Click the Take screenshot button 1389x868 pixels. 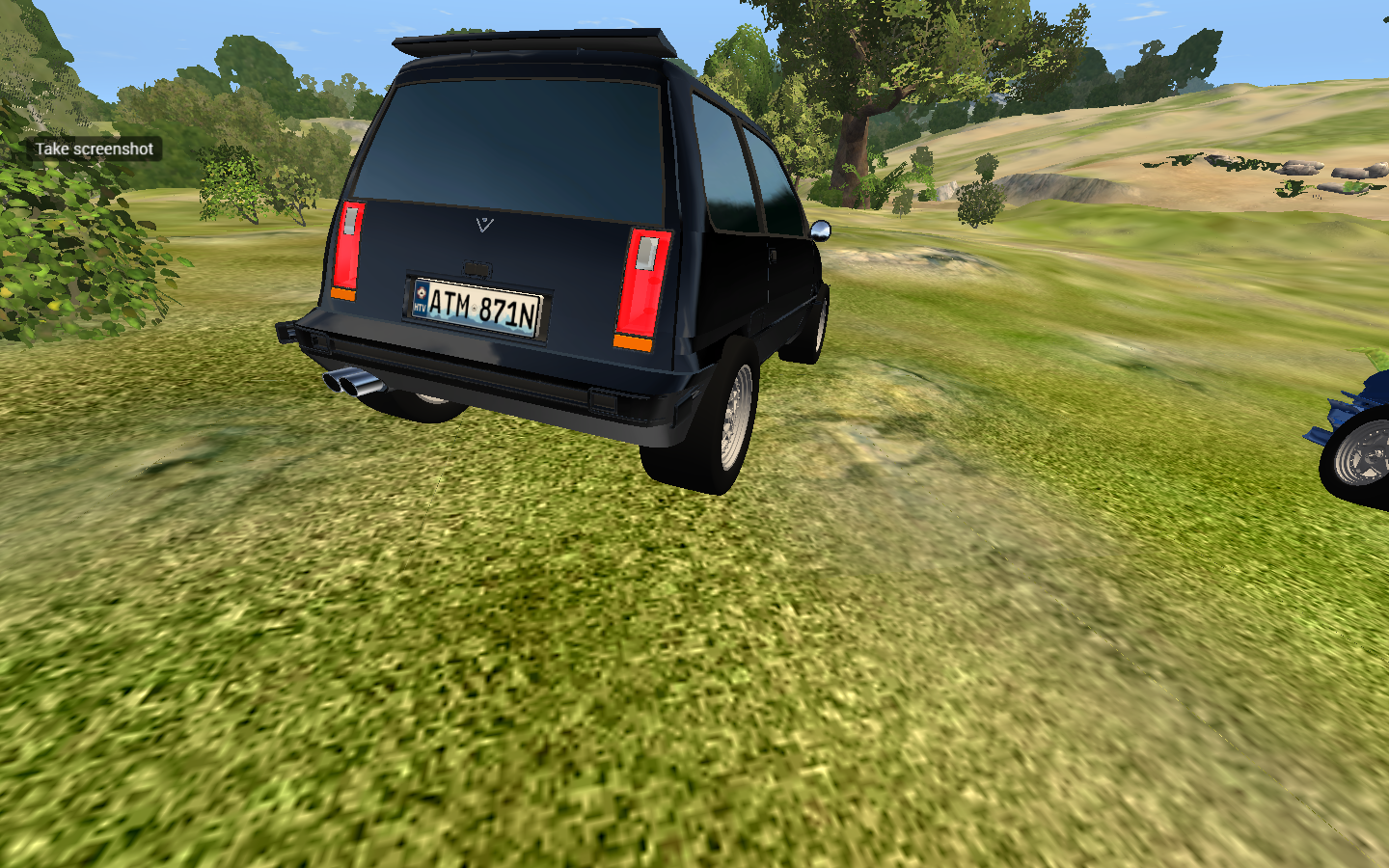tap(94, 149)
